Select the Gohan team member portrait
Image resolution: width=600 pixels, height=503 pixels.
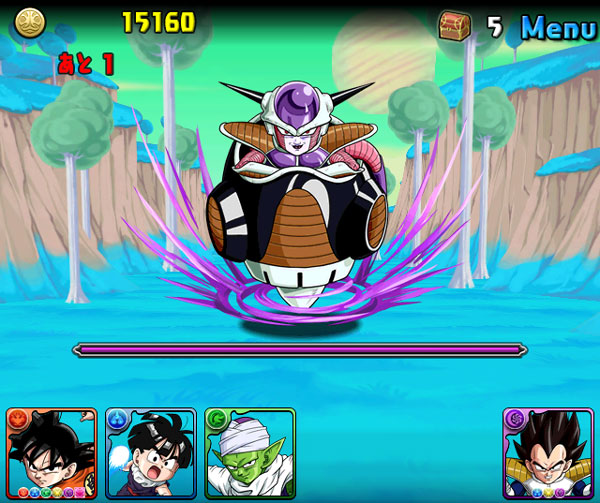pyautogui.click(x=151, y=453)
